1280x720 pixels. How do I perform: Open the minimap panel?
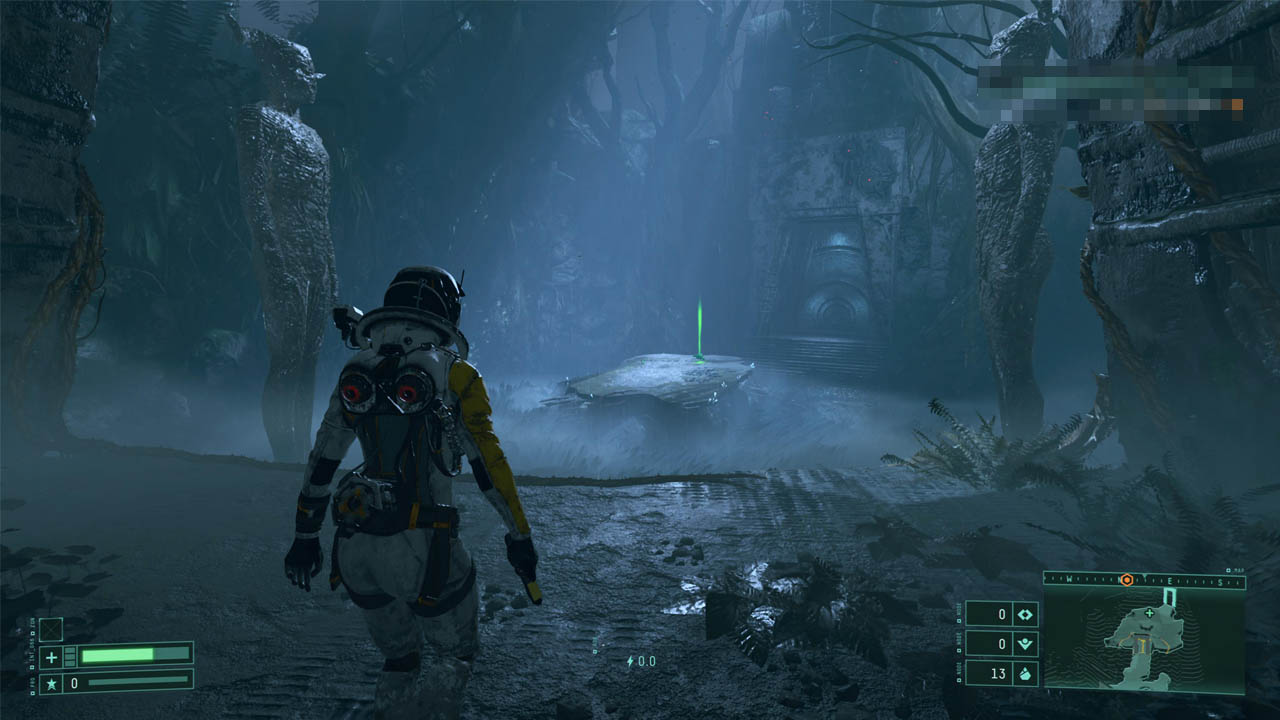pyautogui.click(x=1144, y=641)
